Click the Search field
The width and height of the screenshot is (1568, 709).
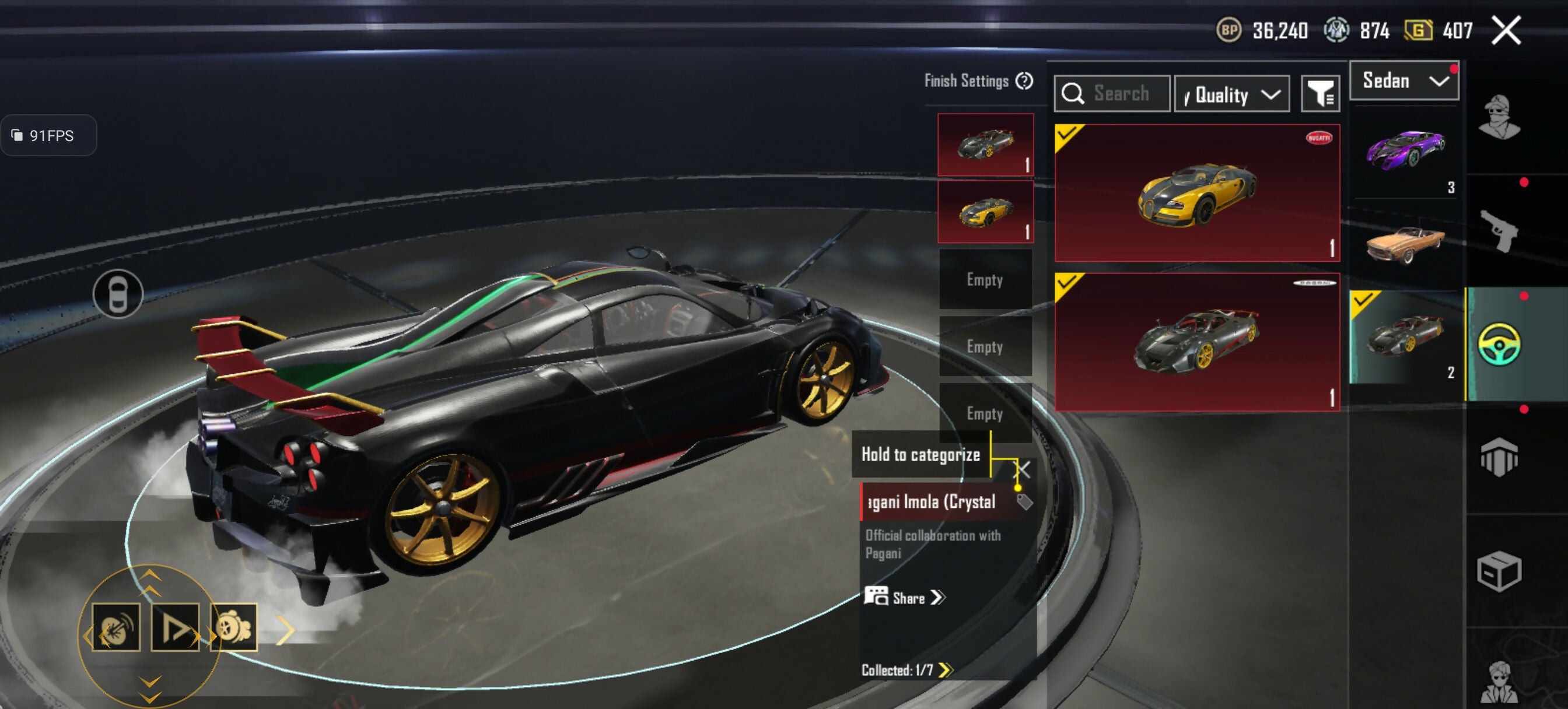(x=1112, y=94)
